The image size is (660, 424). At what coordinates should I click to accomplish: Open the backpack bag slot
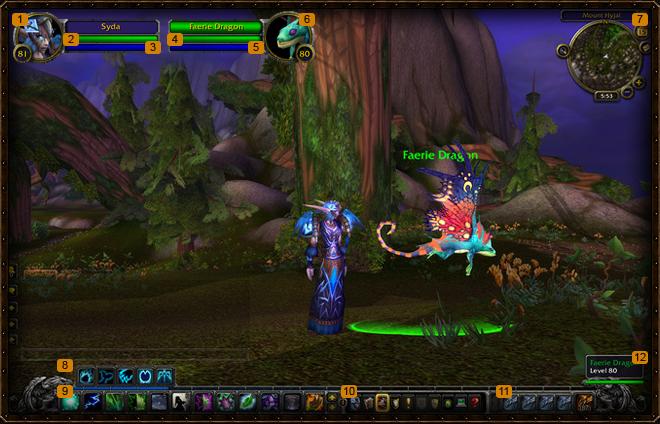585,402
